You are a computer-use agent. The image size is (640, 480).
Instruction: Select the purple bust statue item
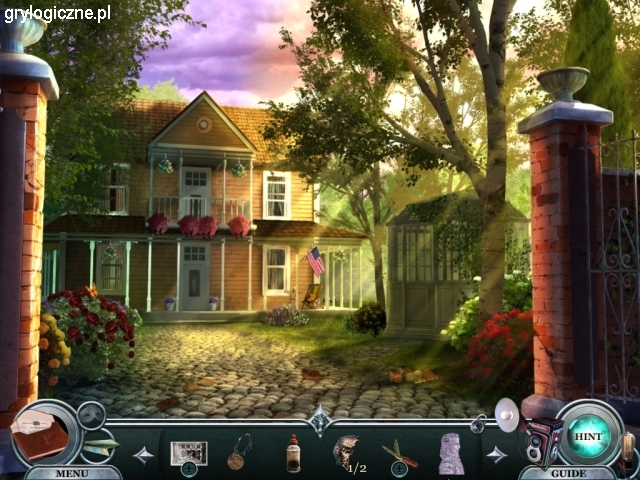[451, 453]
